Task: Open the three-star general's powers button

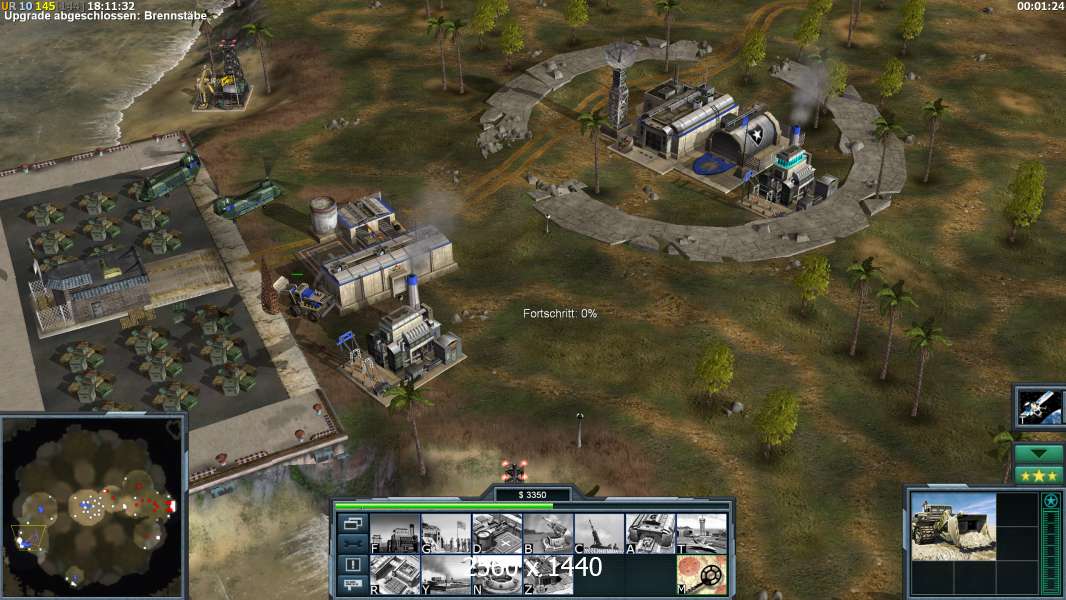Action: point(1039,475)
